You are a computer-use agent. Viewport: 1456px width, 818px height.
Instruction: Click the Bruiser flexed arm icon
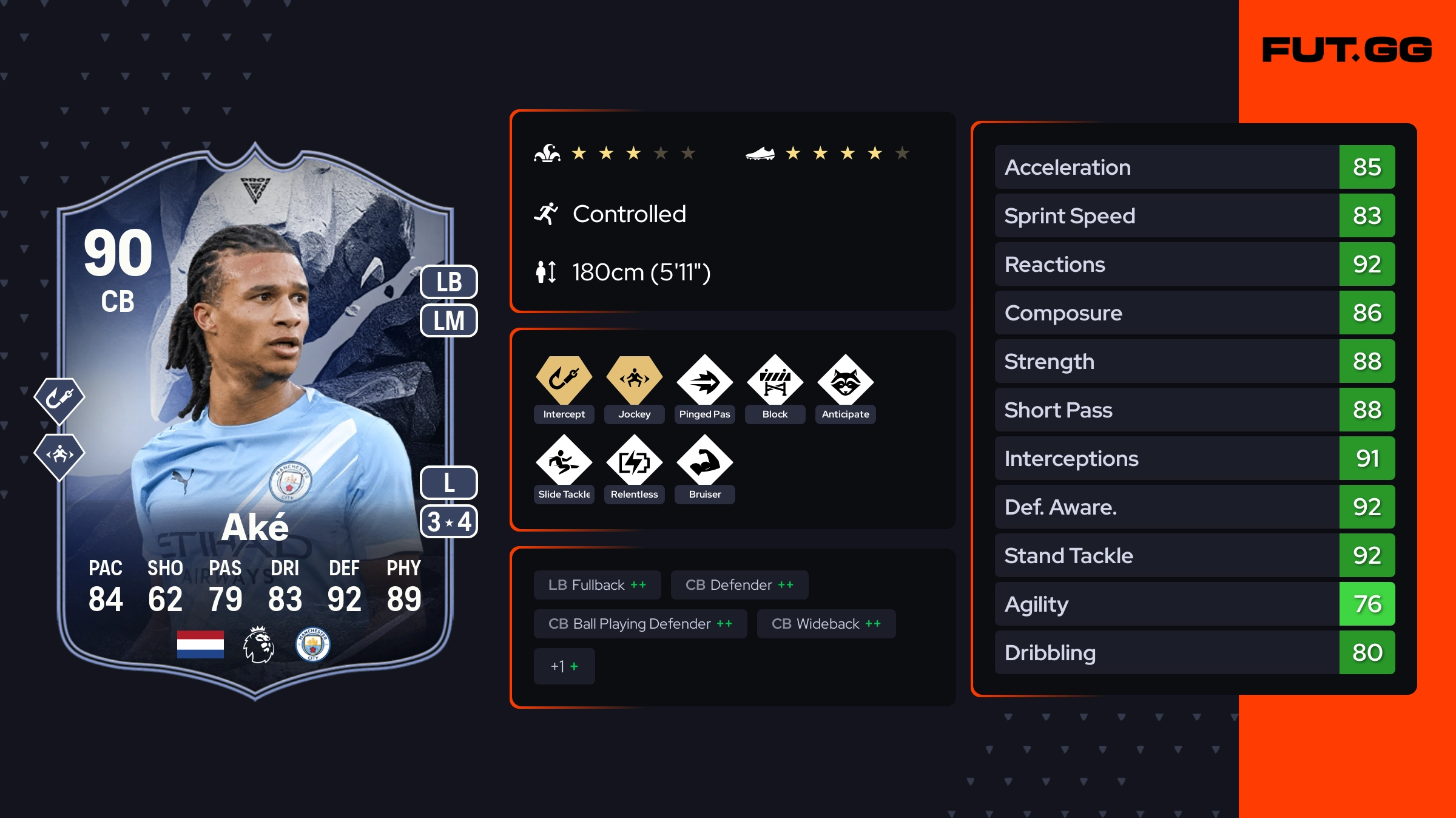[704, 461]
